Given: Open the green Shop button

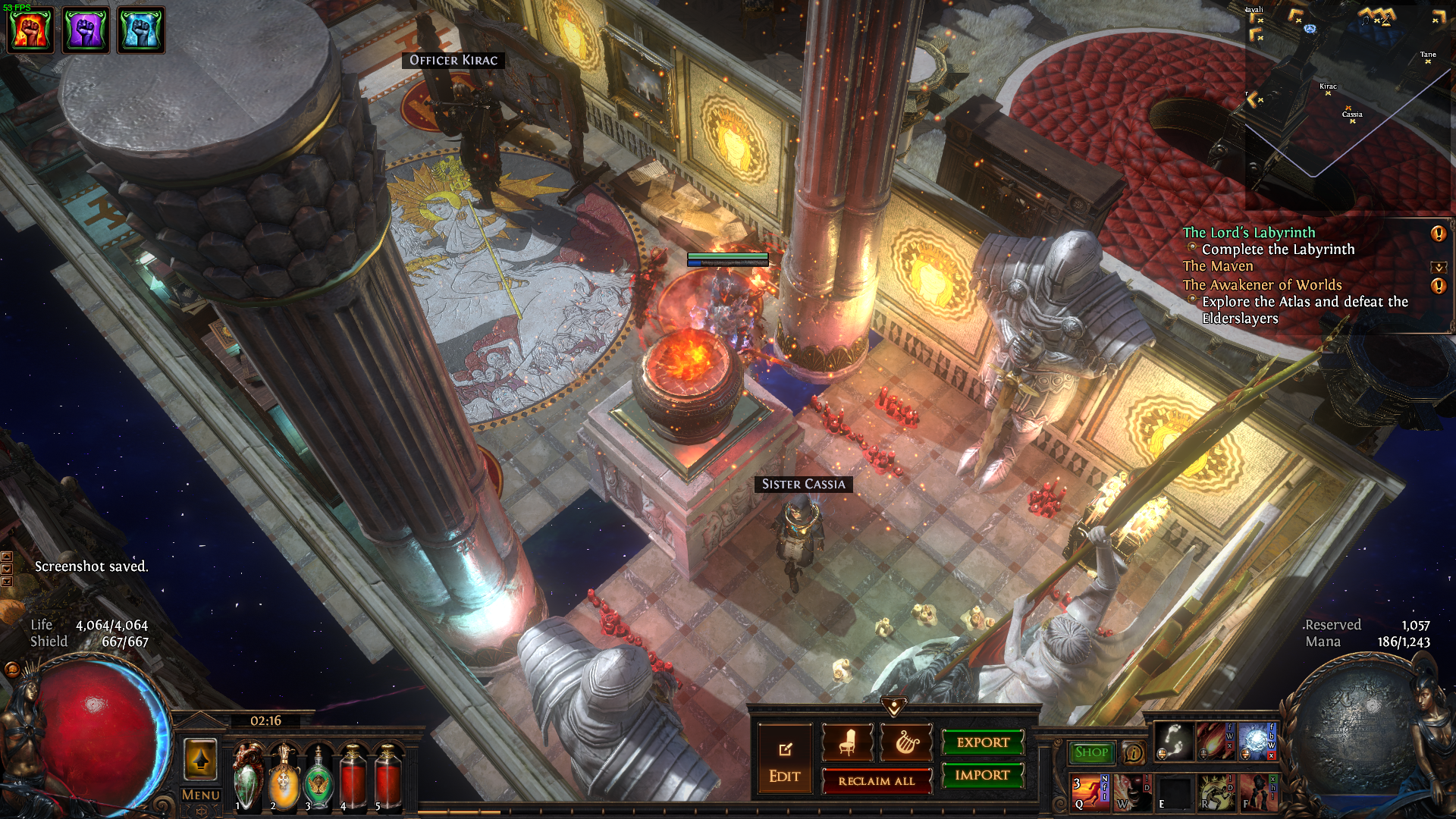Looking at the screenshot, I should click(x=1091, y=752).
